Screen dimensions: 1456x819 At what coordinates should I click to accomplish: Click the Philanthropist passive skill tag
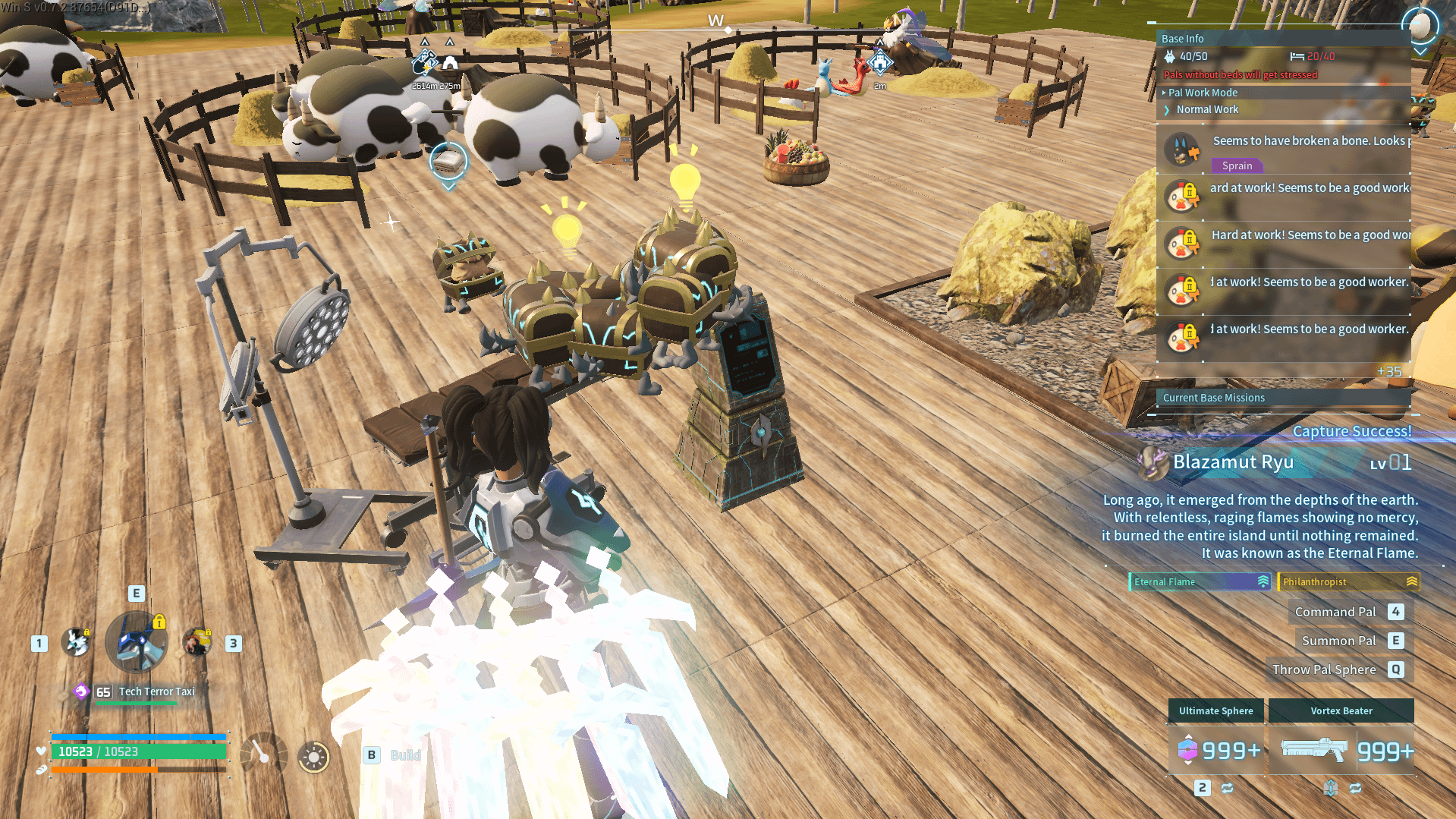1348,581
